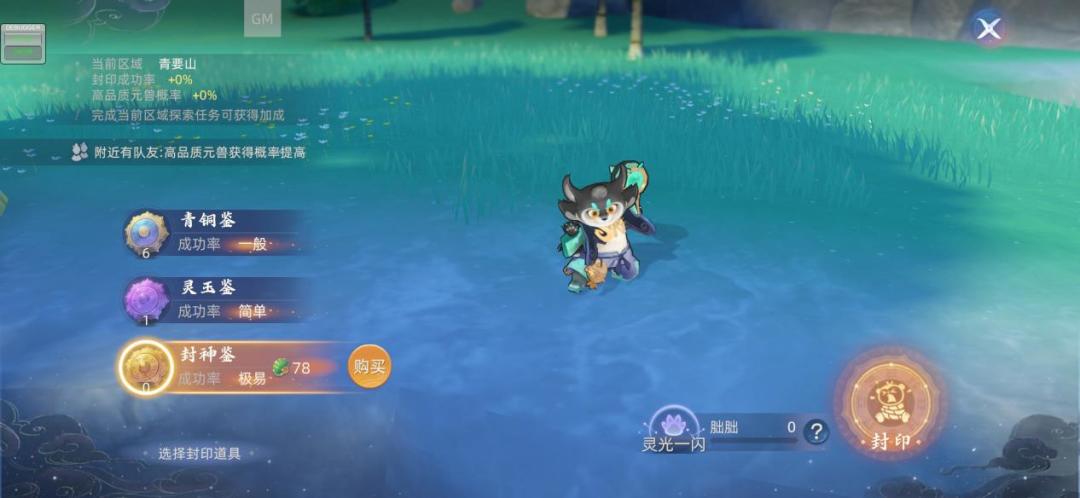The image size is (1080, 498).
Task: Open the debugger widget
Action: [x=22, y=43]
